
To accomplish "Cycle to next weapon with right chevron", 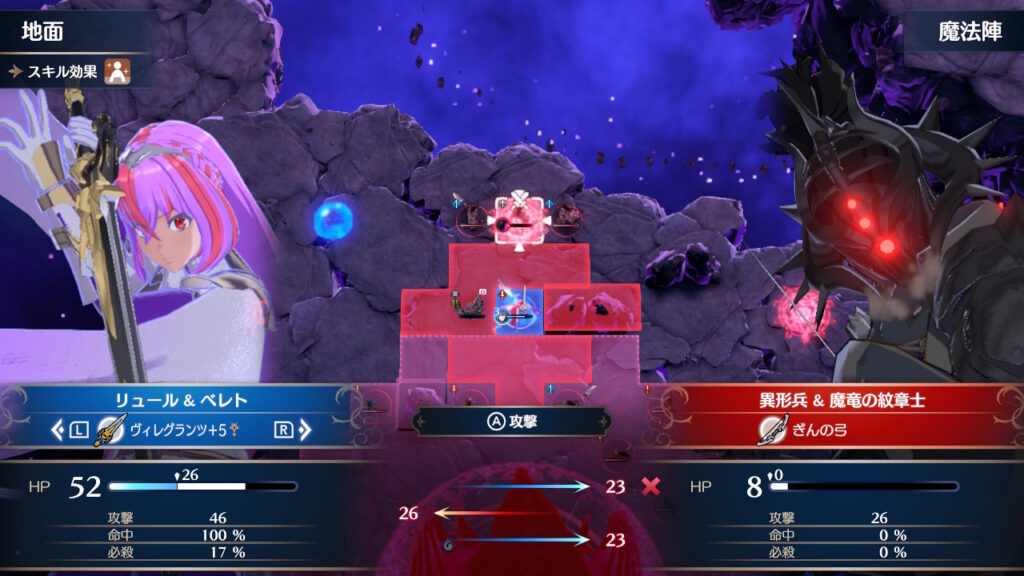I will click(305, 431).
